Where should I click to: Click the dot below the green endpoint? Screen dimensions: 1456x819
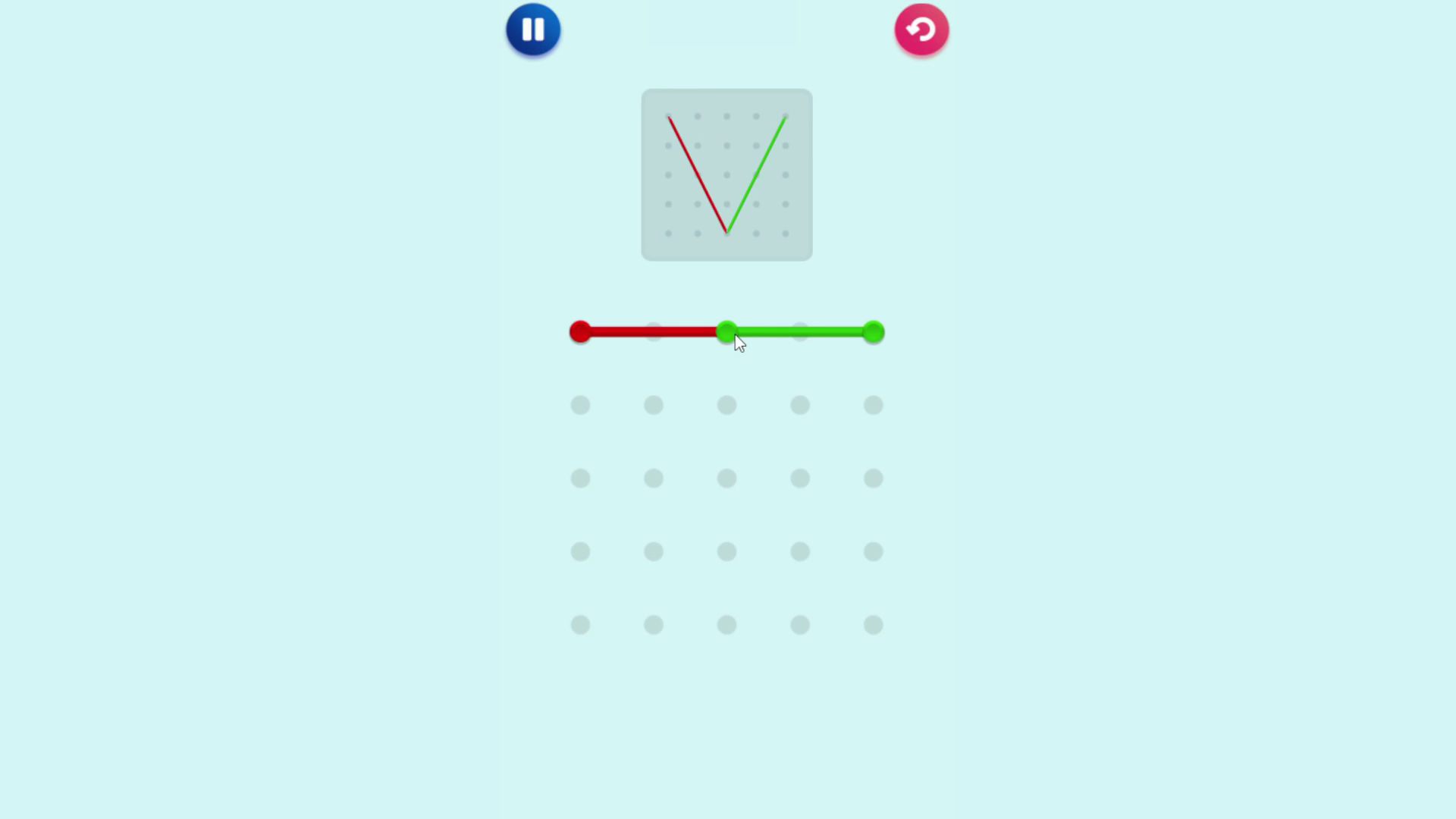873,406
